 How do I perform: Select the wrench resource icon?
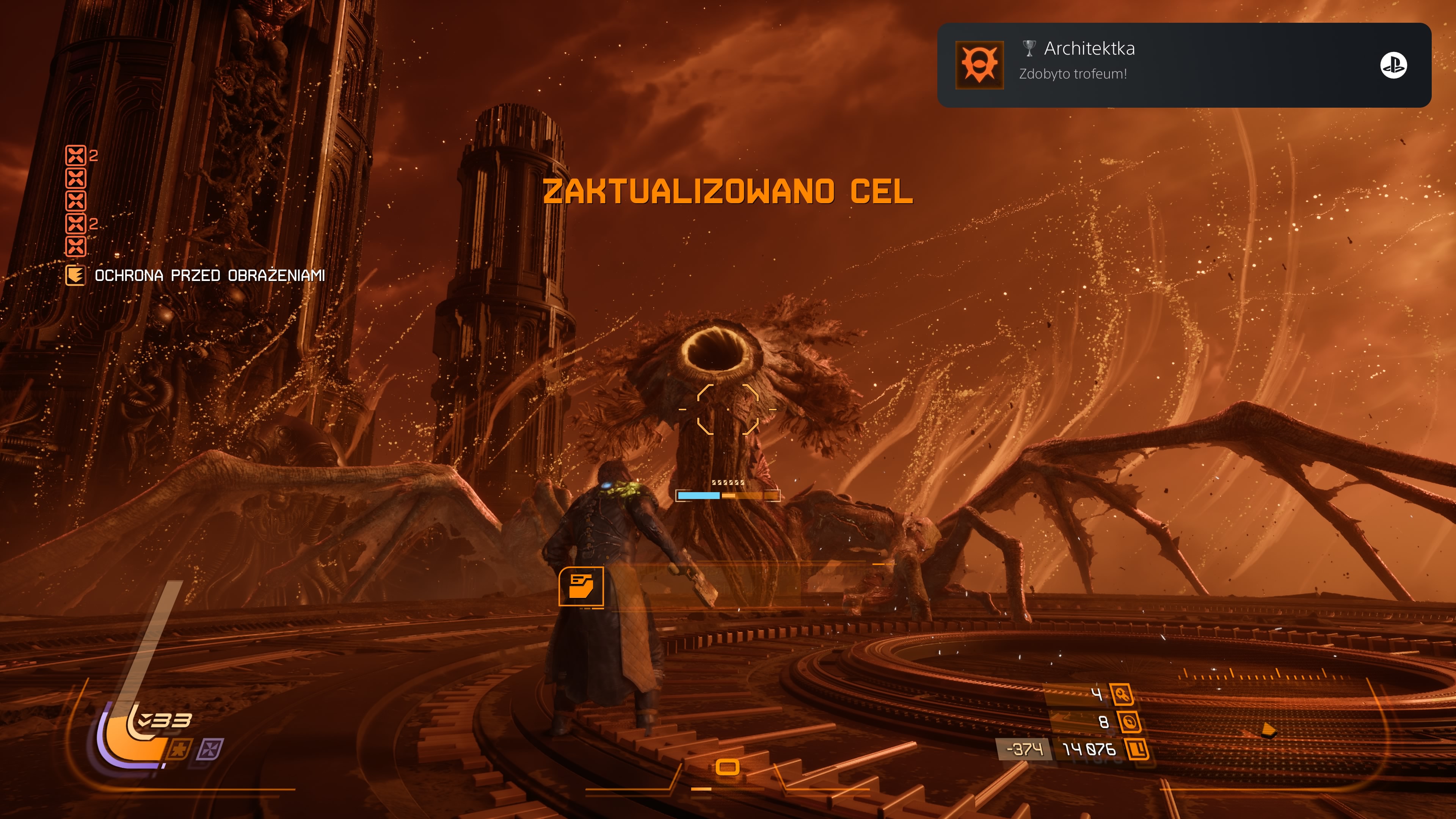pyautogui.click(x=1122, y=694)
